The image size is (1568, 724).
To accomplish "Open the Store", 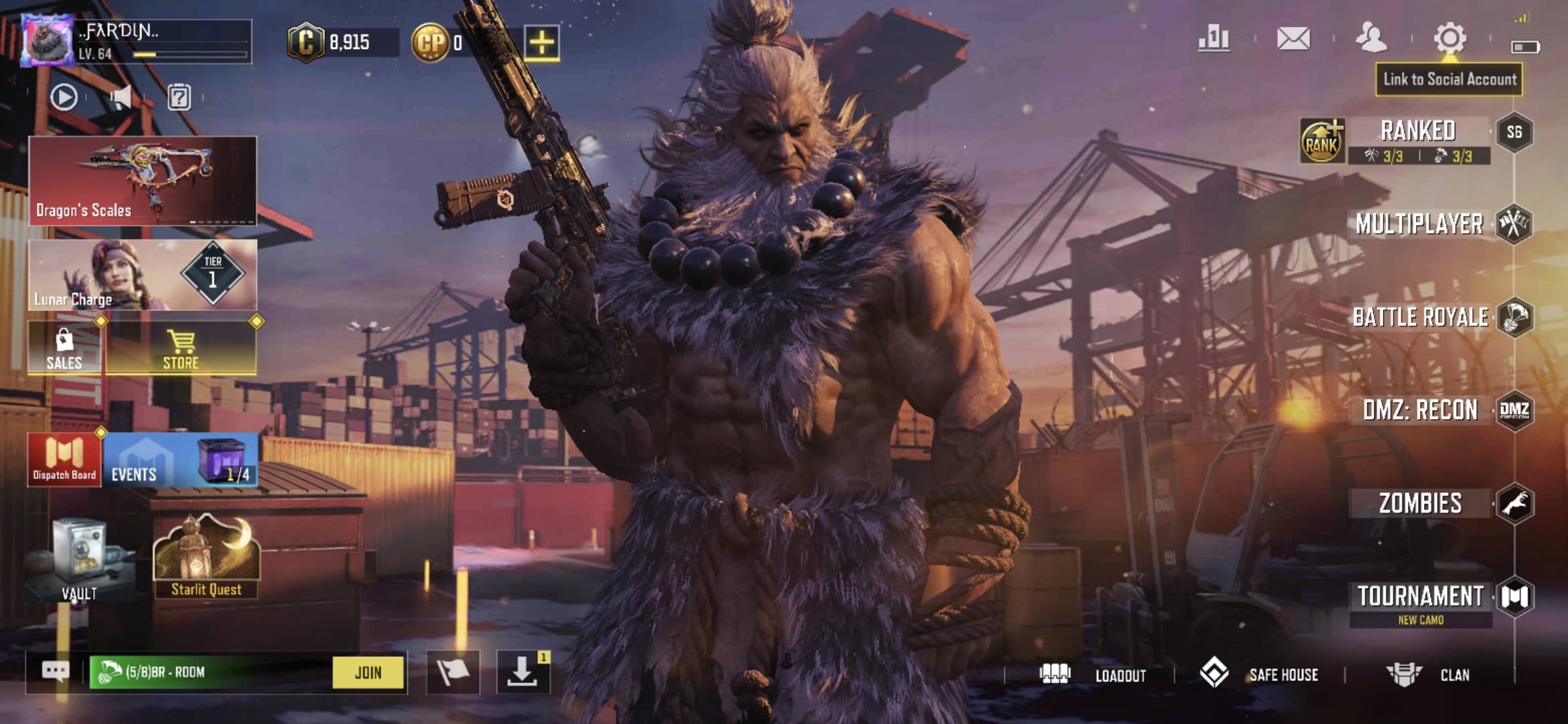I will pos(181,348).
